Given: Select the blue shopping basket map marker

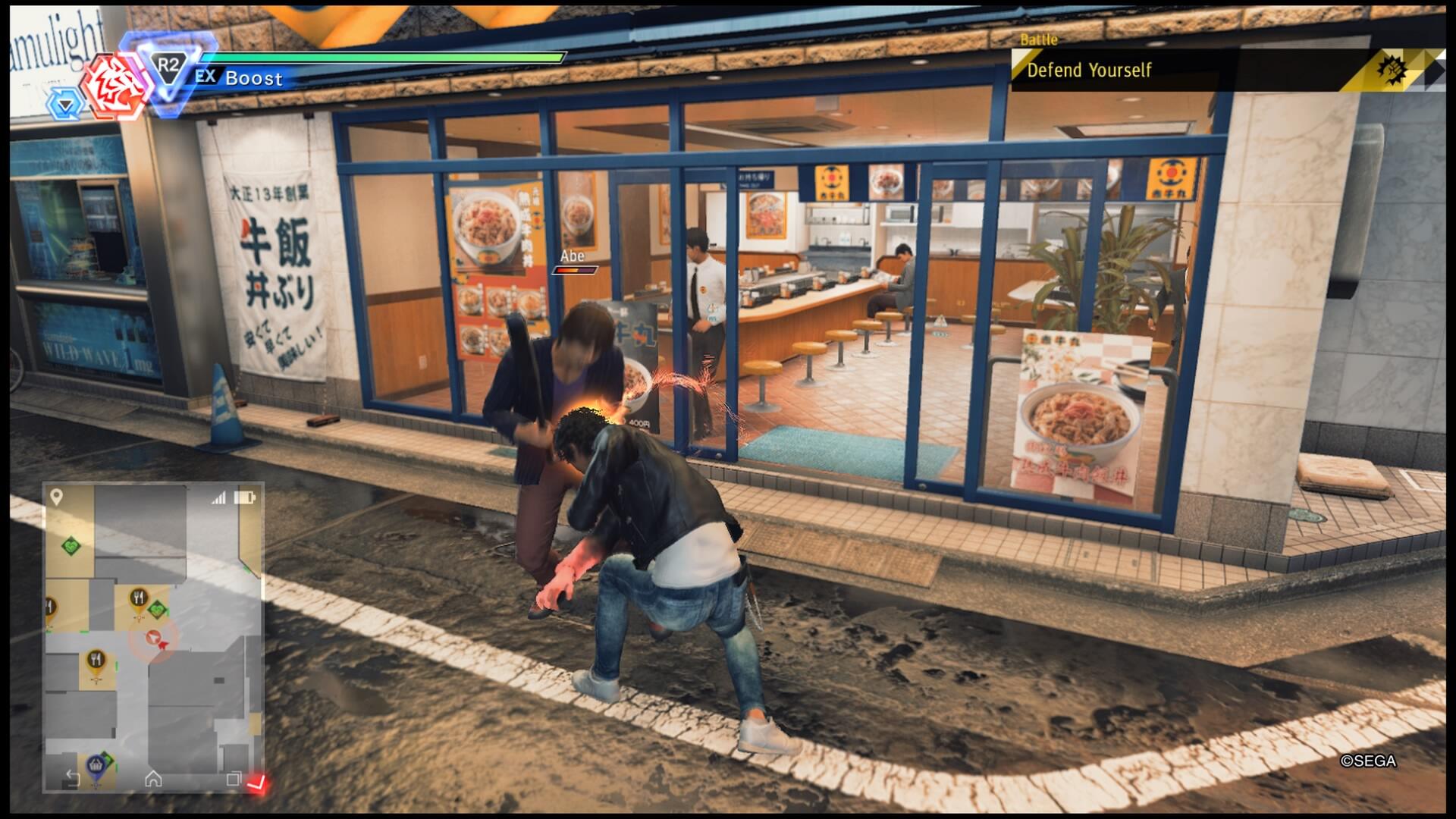Looking at the screenshot, I should pos(96,767).
